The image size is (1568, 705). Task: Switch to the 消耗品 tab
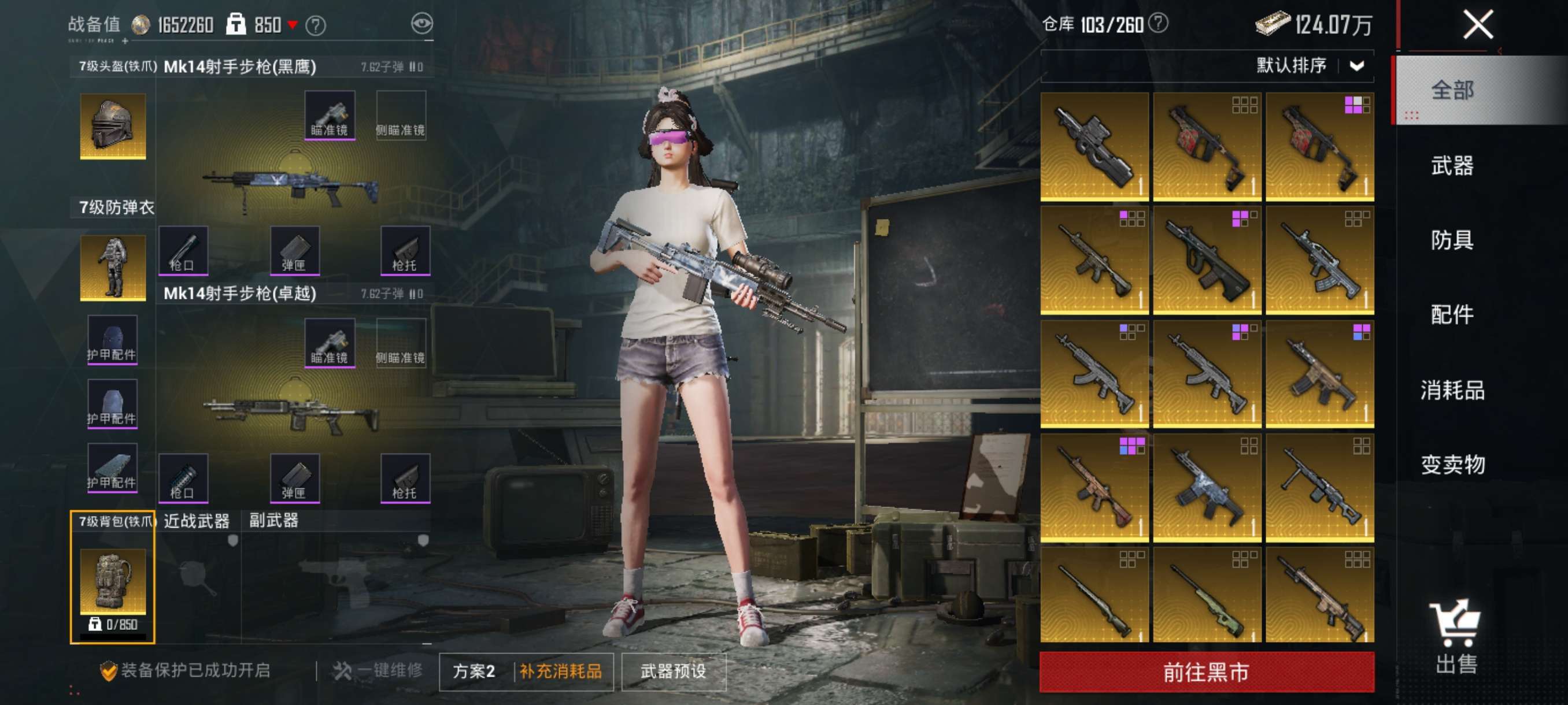pos(1452,390)
